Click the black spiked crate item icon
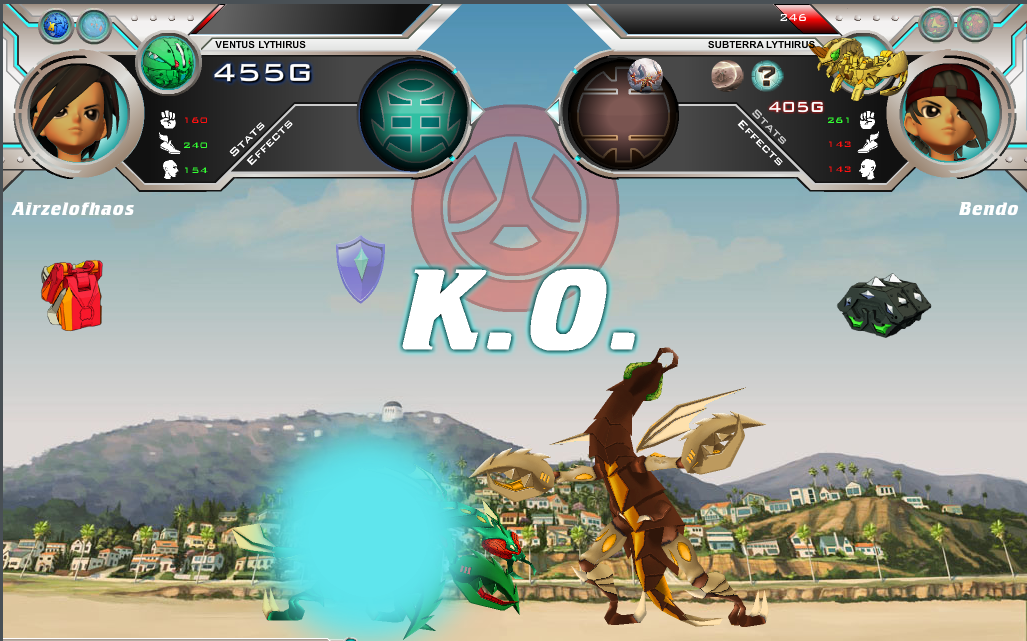This screenshot has width=1027, height=641. [883, 304]
